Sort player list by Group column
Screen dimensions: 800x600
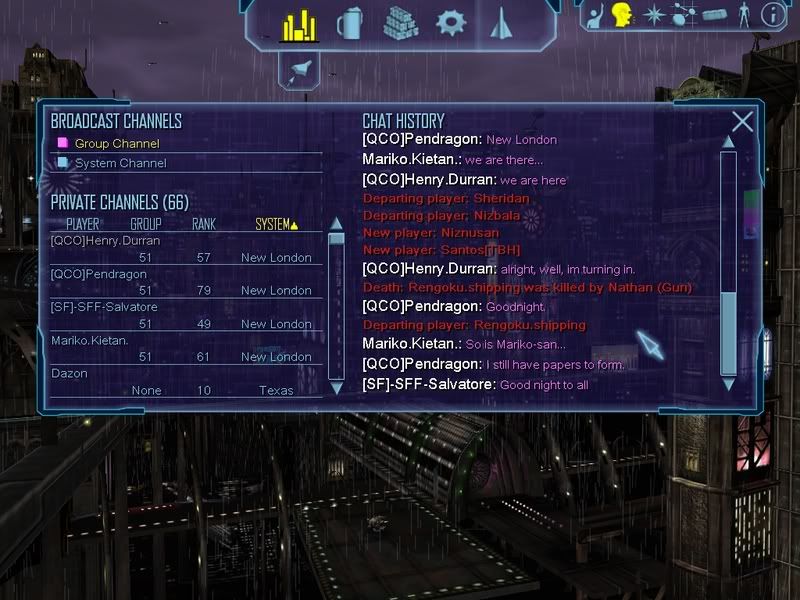pyautogui.click(x=146, y=225)
